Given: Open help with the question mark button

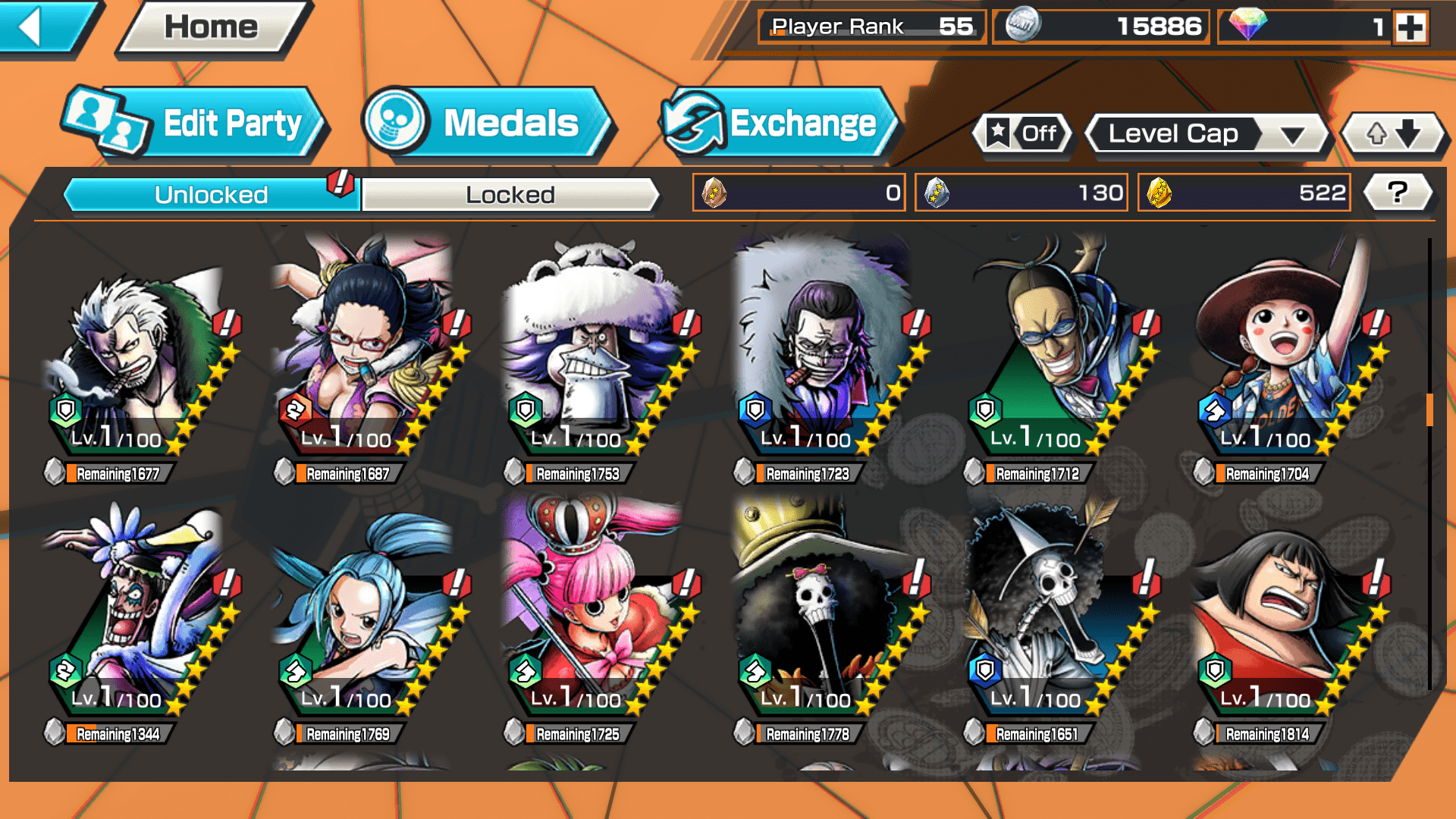Looking at the screenshot, I should 1398,193.
